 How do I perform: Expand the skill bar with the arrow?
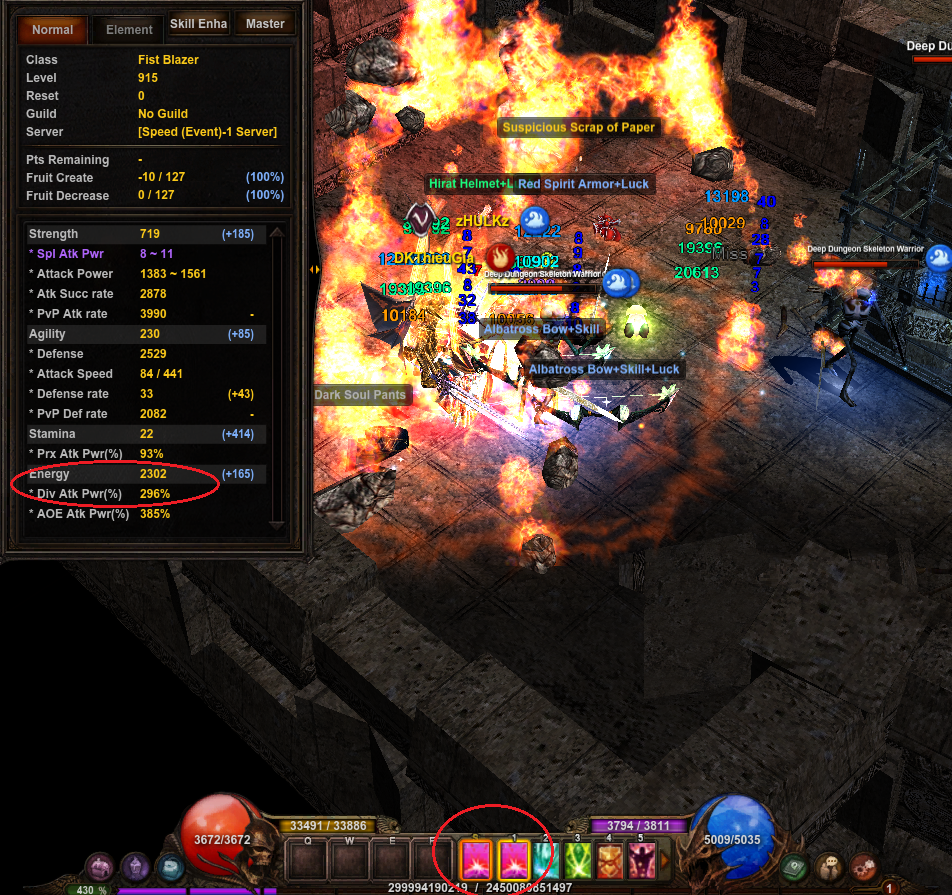[x=664, y=860]
